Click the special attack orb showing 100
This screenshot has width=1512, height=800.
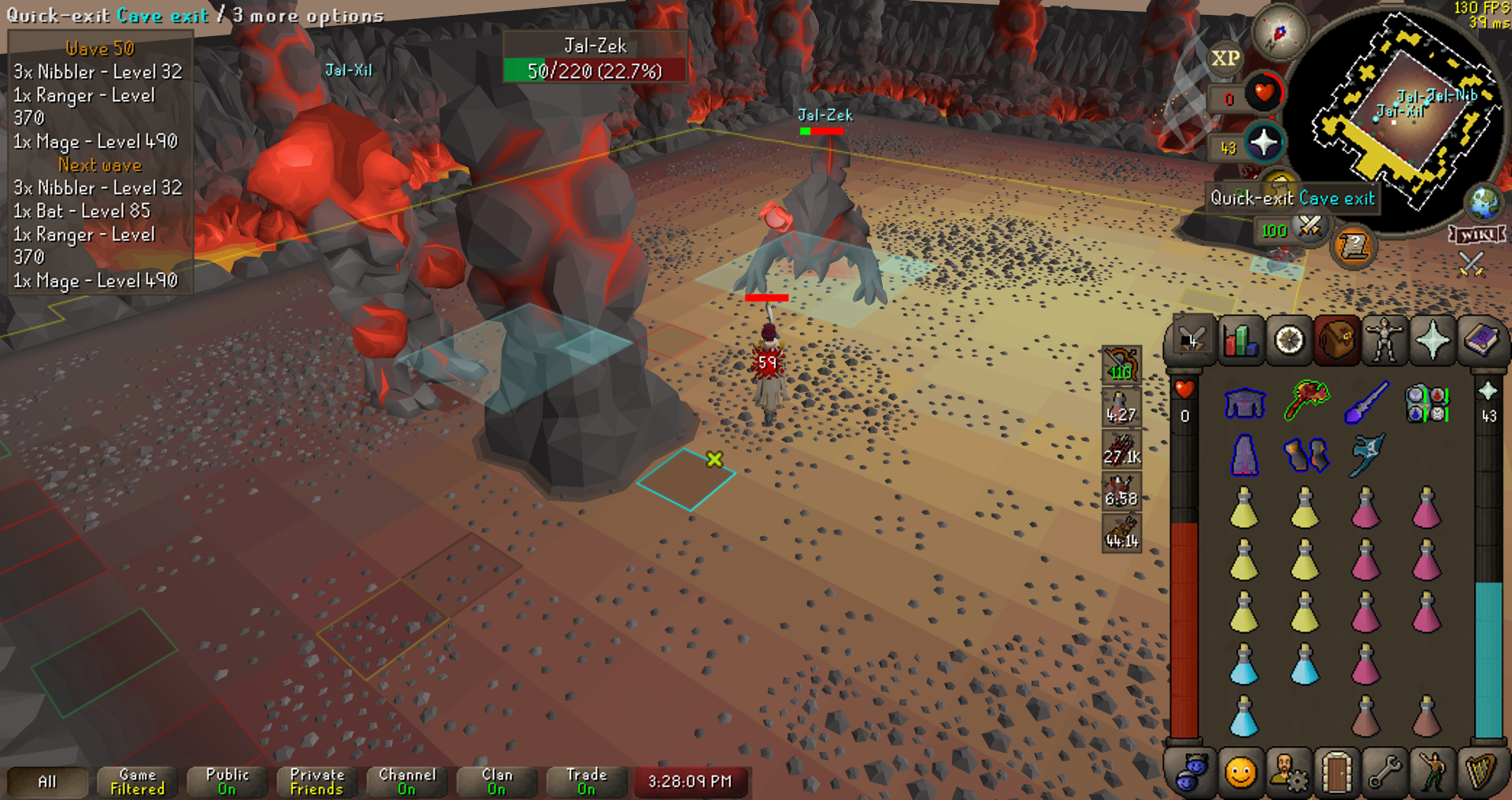(1309, 228)
